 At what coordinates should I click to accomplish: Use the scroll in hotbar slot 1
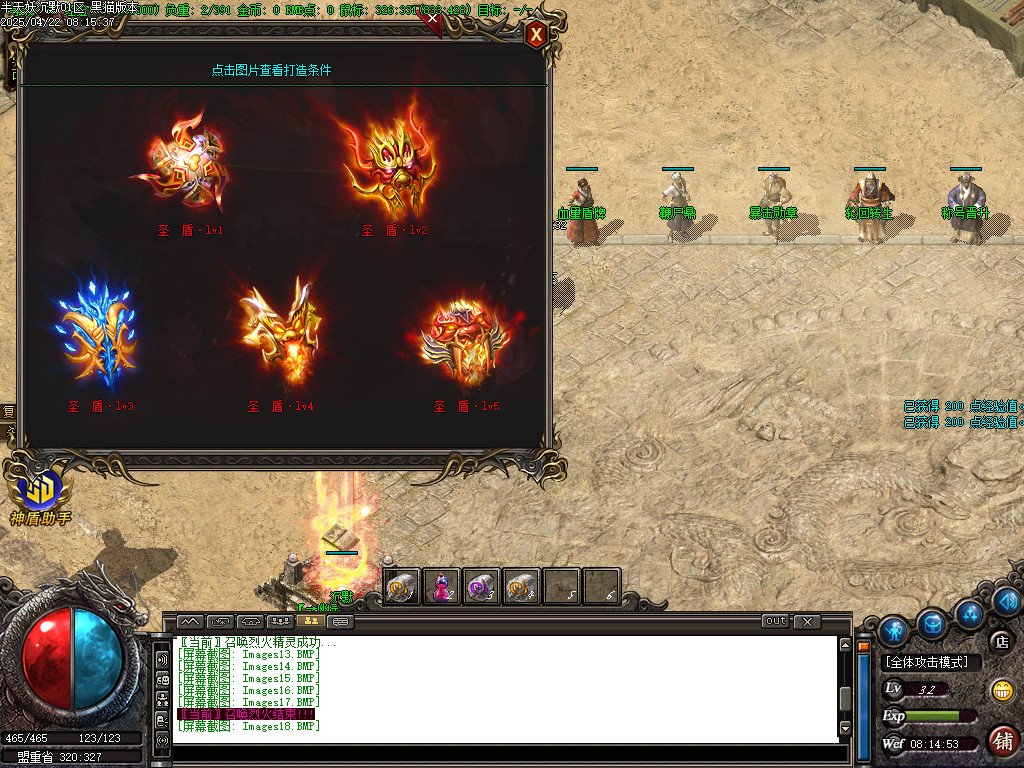pyautogui.click(x=402, y=587)
